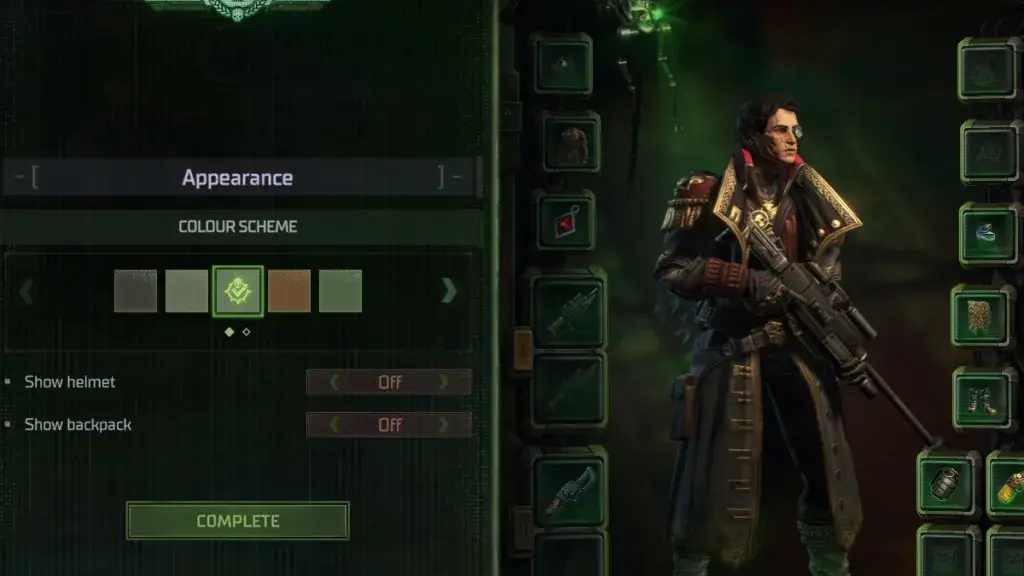Confirm appearance with the COMPLETE button
Image resolution: width=1024 pixels, height=576 pixels.
[237, 521]
